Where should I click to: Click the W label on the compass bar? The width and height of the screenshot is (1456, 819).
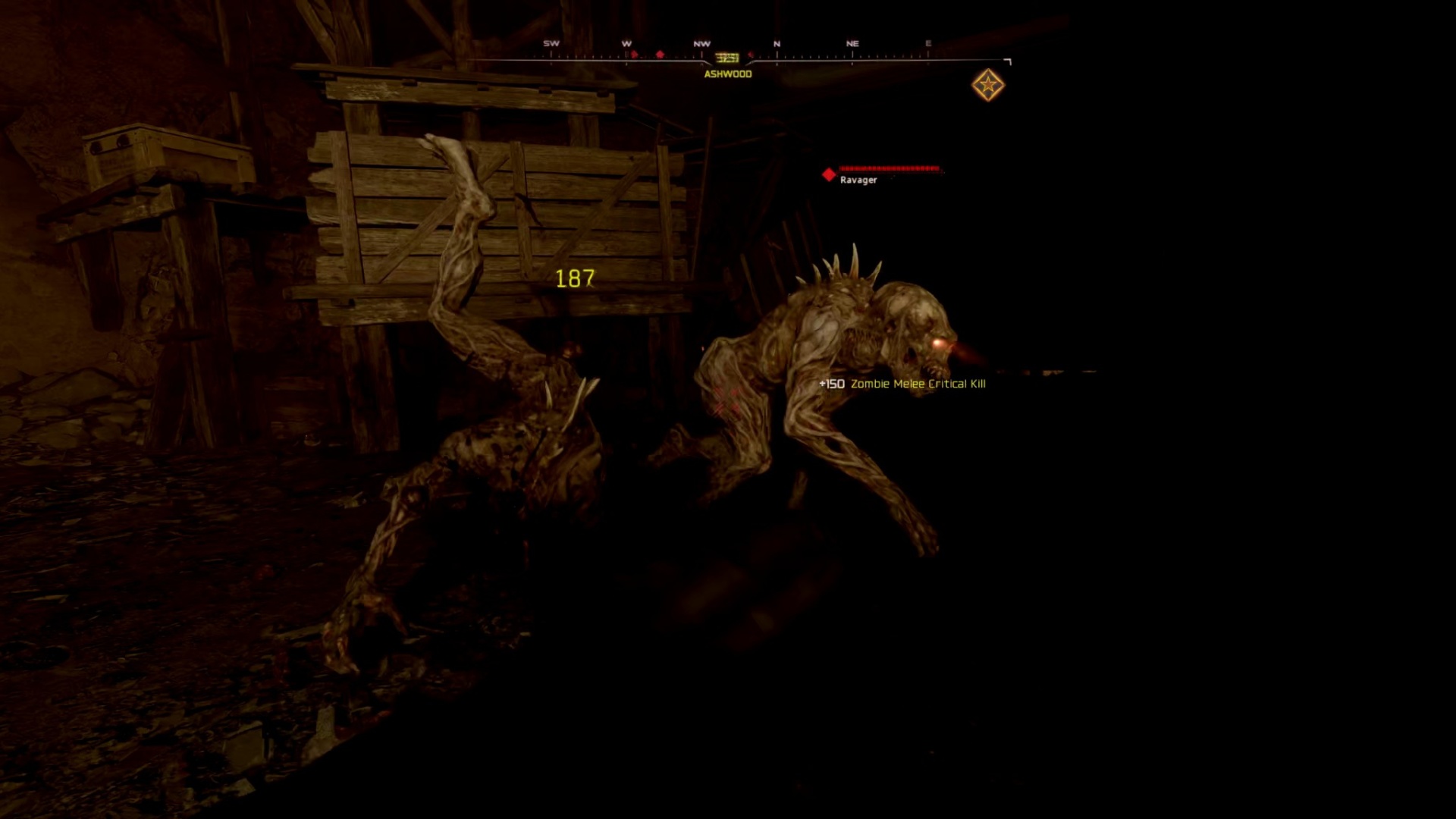point(627,43)
